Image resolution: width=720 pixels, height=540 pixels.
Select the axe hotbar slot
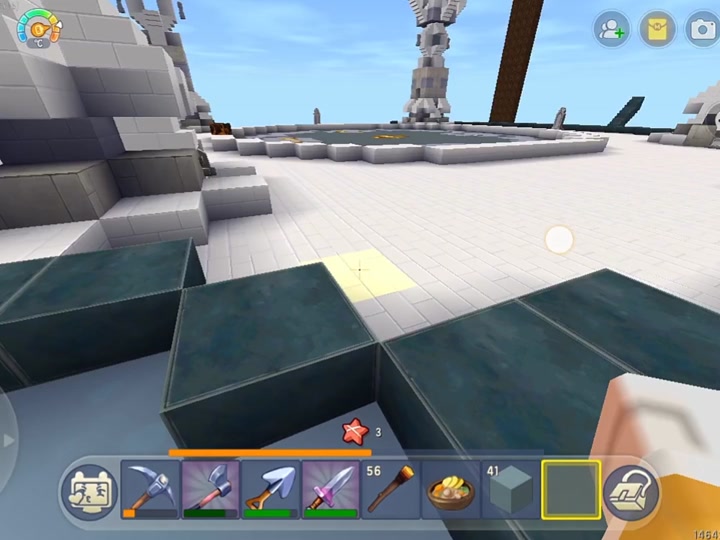point(210,490)
